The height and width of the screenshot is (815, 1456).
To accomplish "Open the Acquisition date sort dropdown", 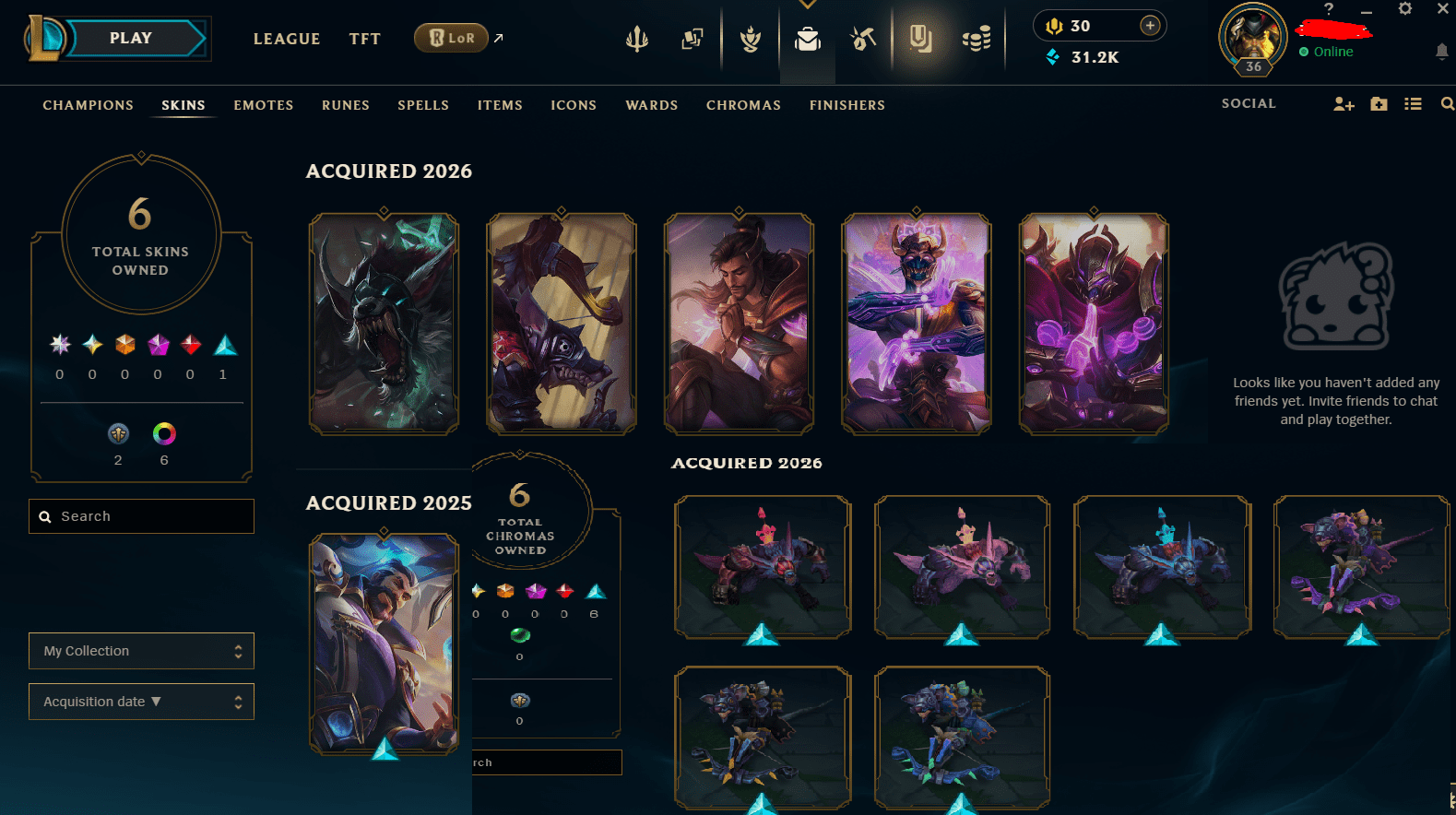I will tap(140, 702).
